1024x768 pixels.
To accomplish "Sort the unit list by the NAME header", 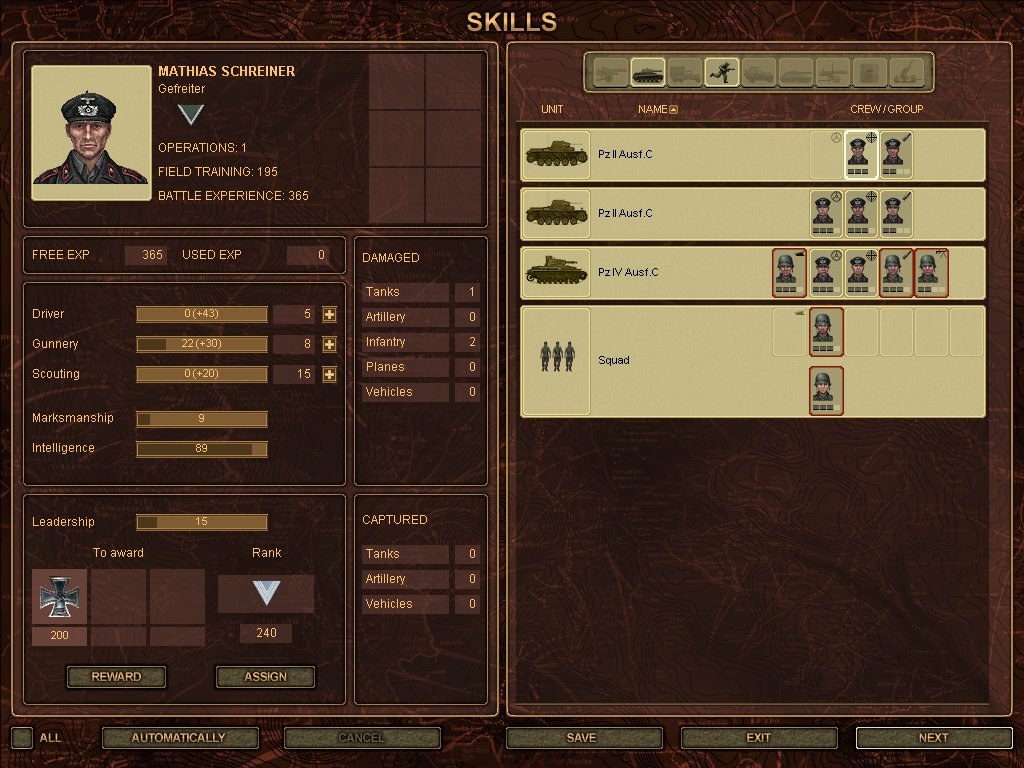I will (657, 109).
